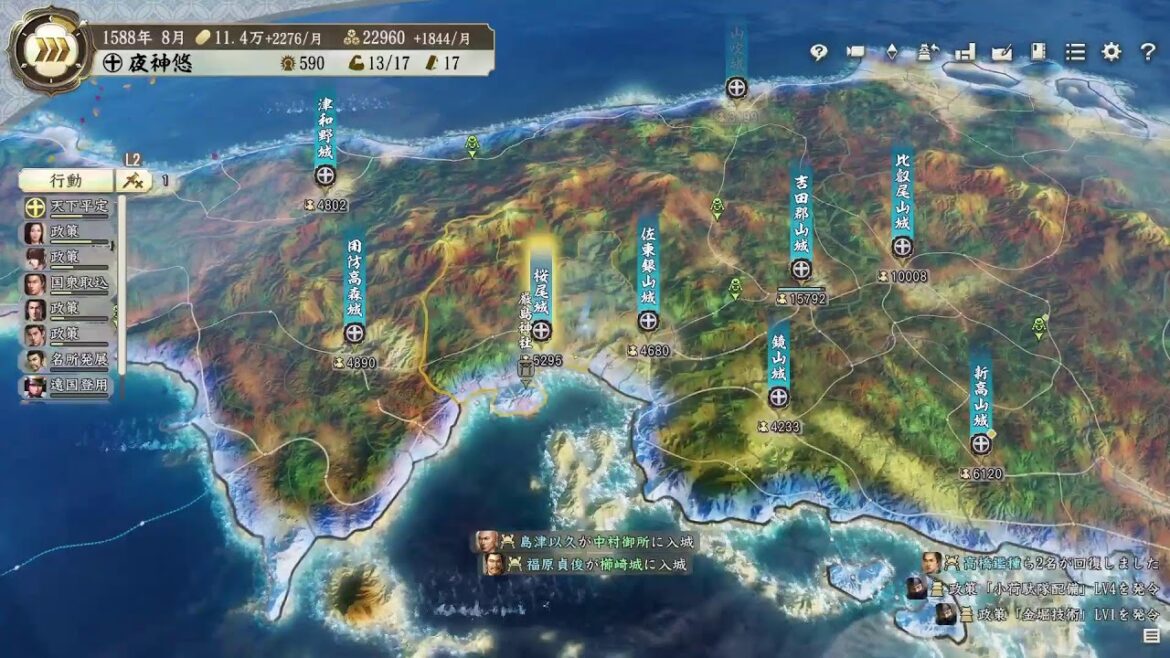Select the 行動 tab

coord(67,181)
